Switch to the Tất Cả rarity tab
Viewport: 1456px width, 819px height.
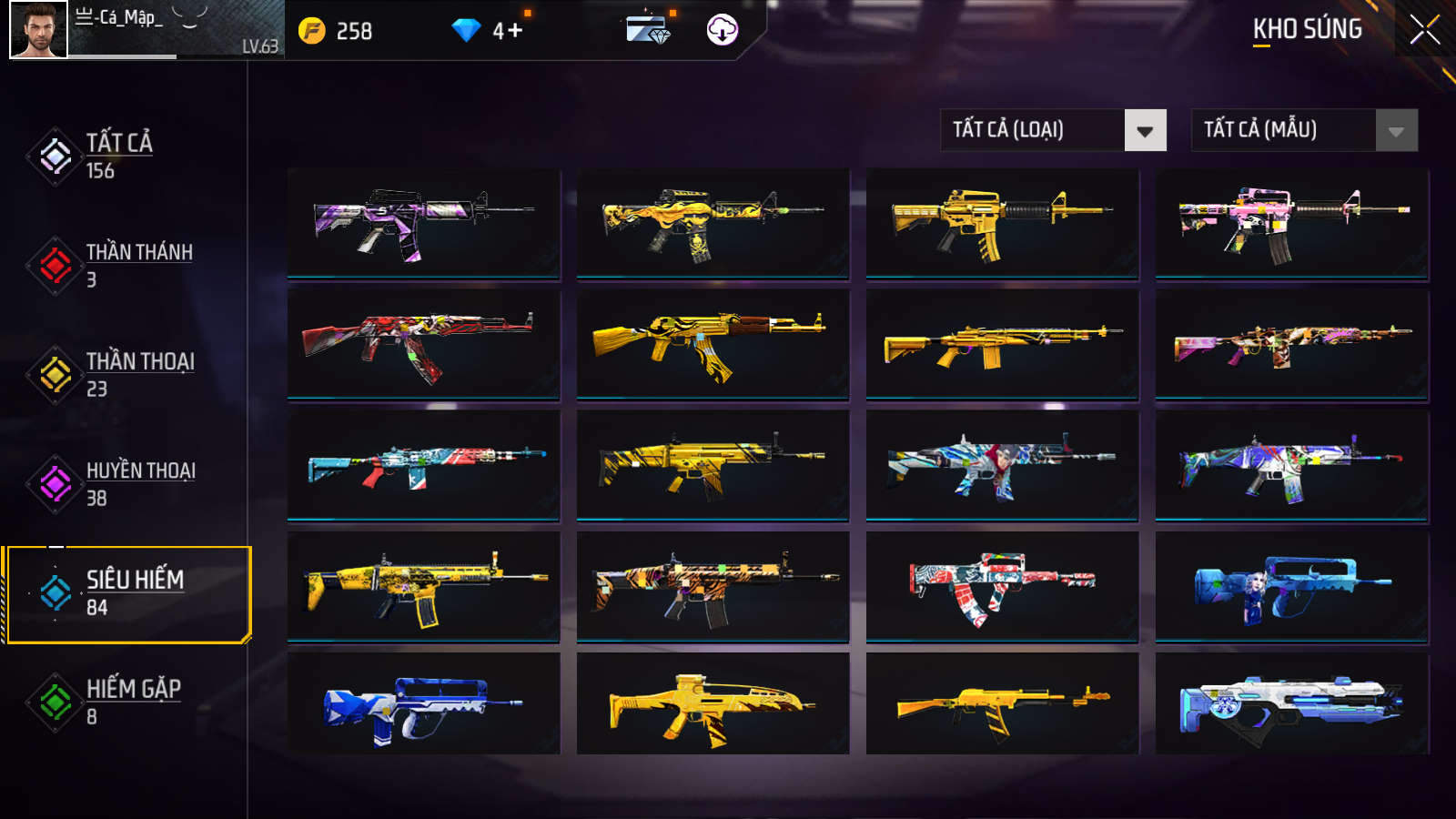click(118, 156)
